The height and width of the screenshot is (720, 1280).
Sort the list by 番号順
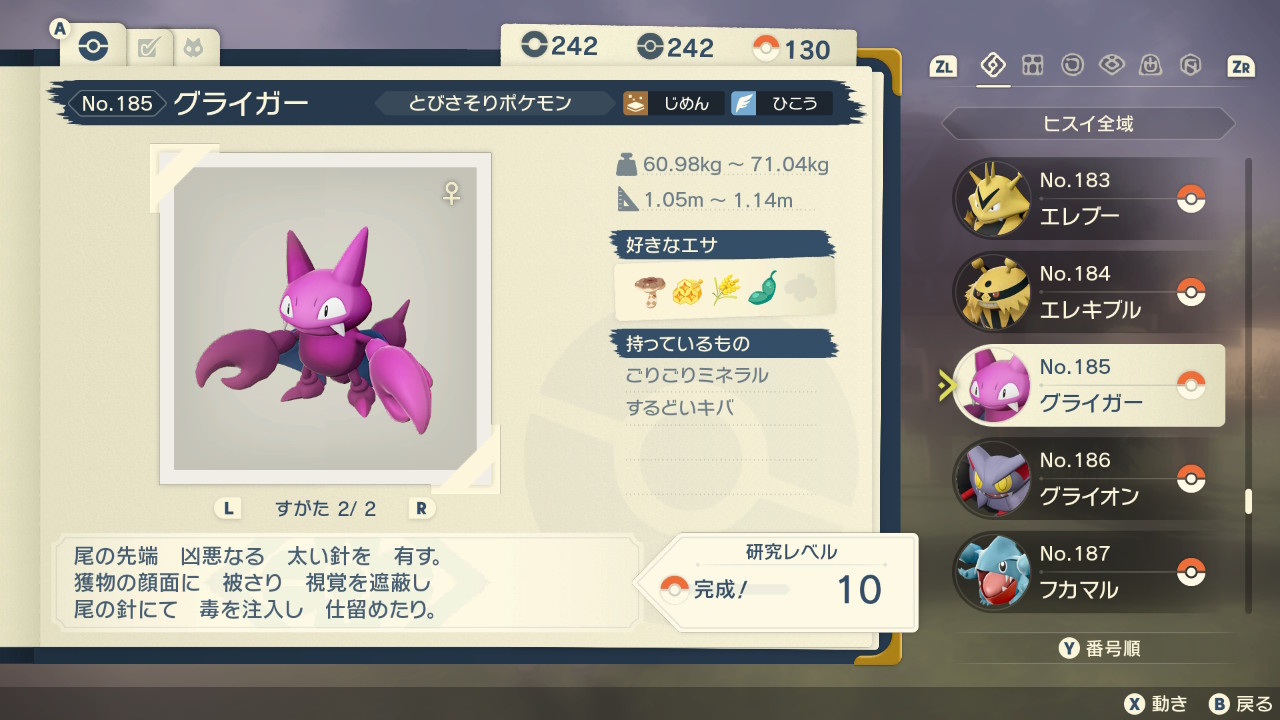click(1100, 649)
